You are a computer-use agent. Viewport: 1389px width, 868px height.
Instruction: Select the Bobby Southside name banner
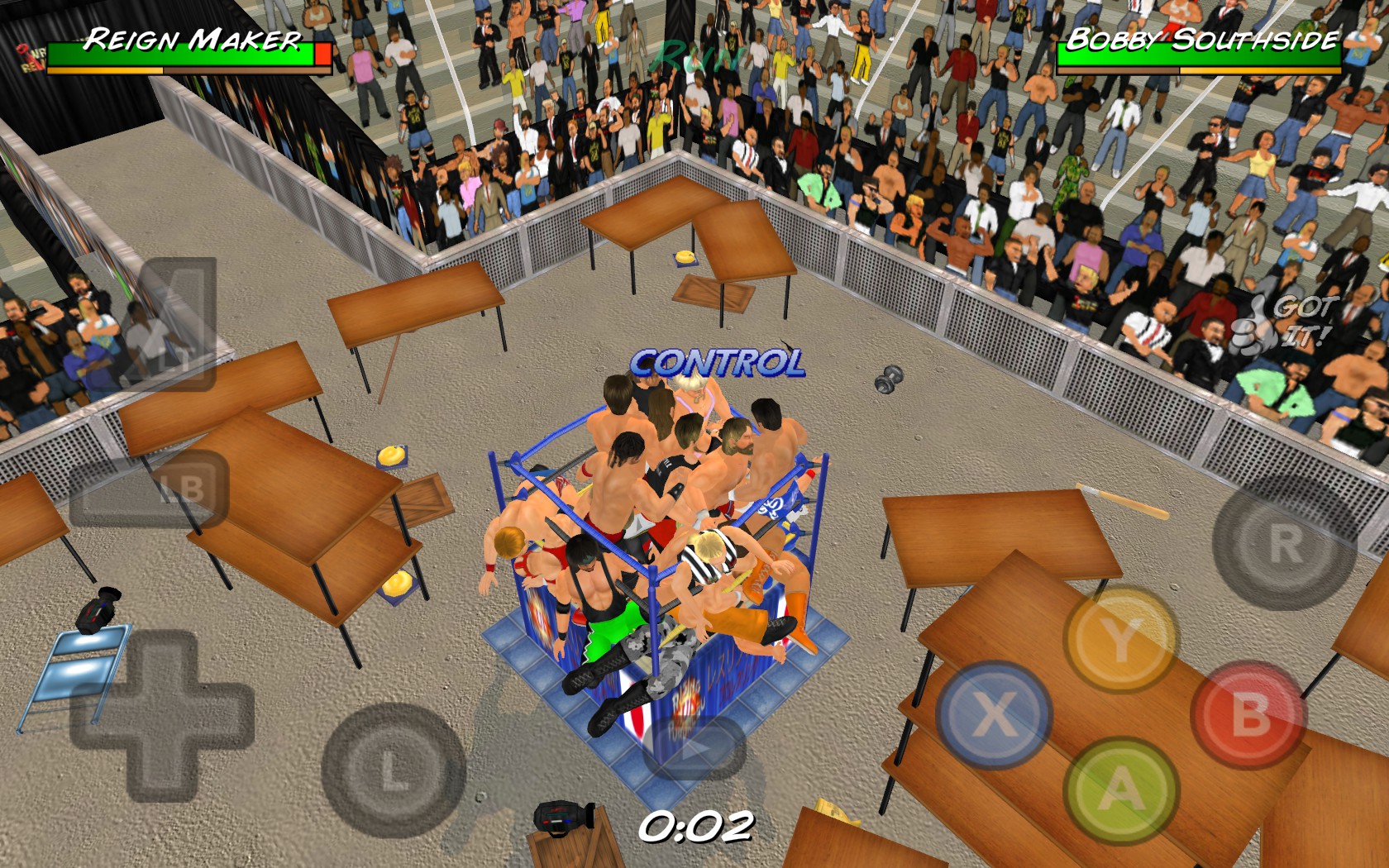[1201, 36]
